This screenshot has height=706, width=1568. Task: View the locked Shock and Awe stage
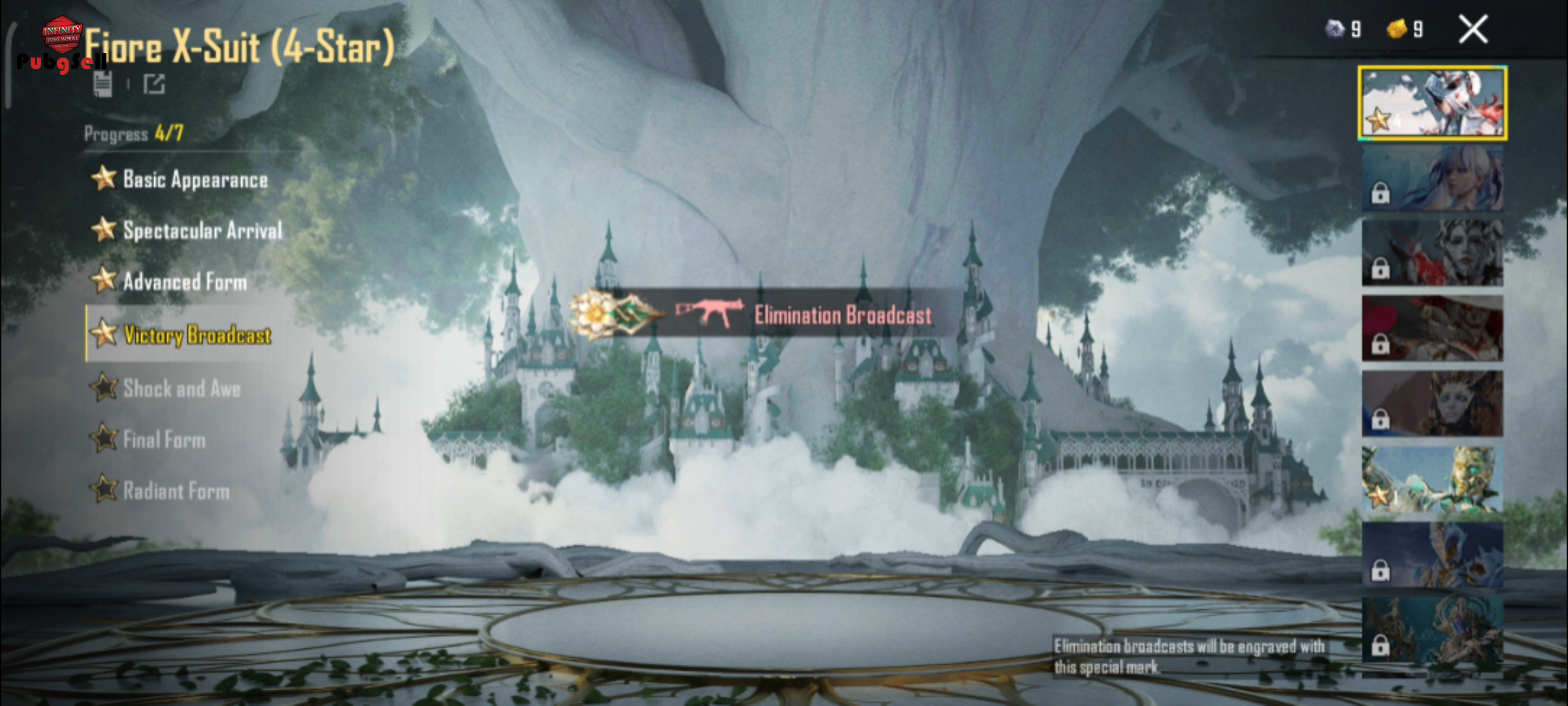(182, 388)
